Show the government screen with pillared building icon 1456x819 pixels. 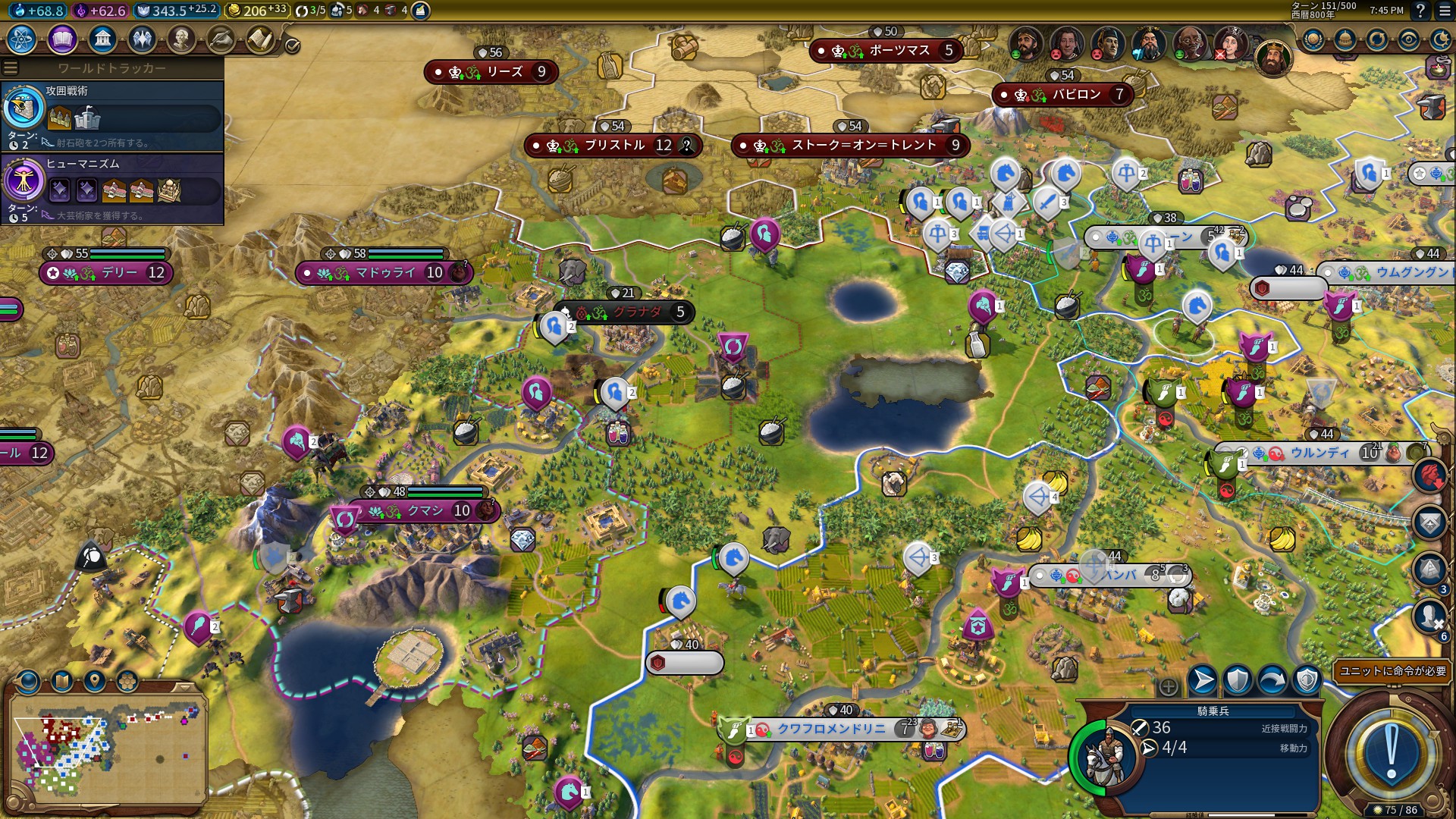(x=102, y=39)
